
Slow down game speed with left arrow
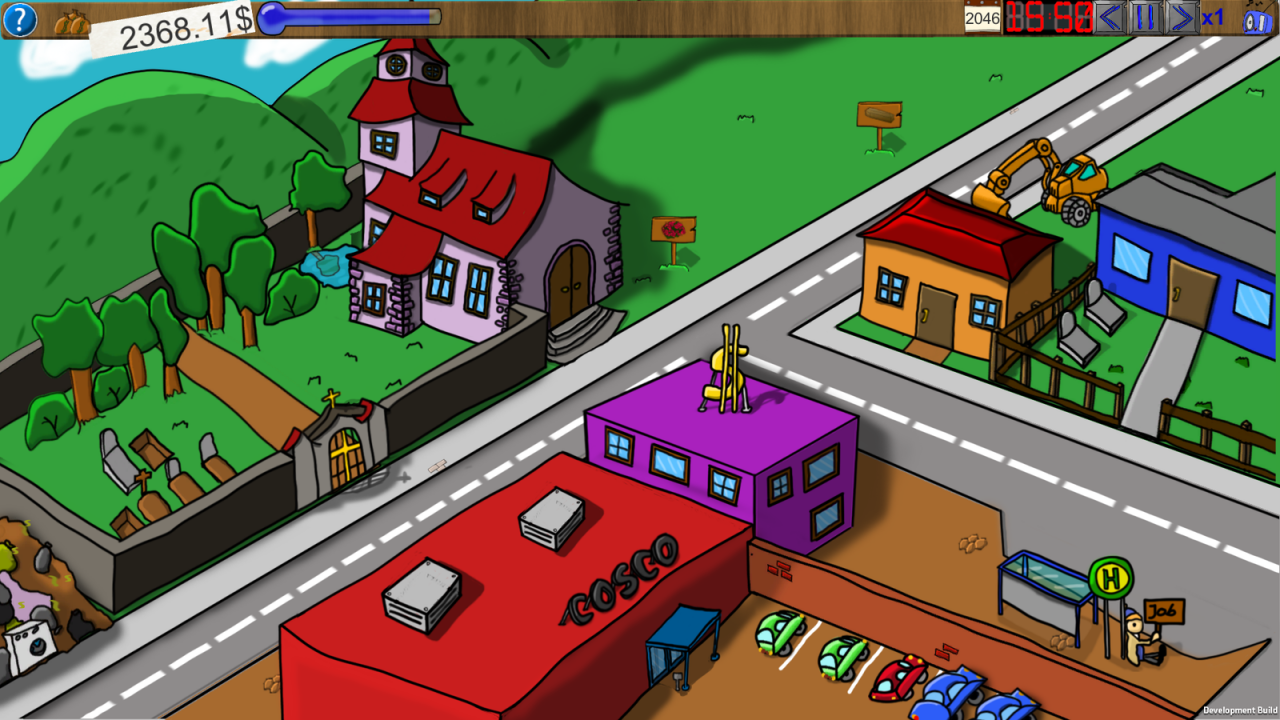(1110, 18)
